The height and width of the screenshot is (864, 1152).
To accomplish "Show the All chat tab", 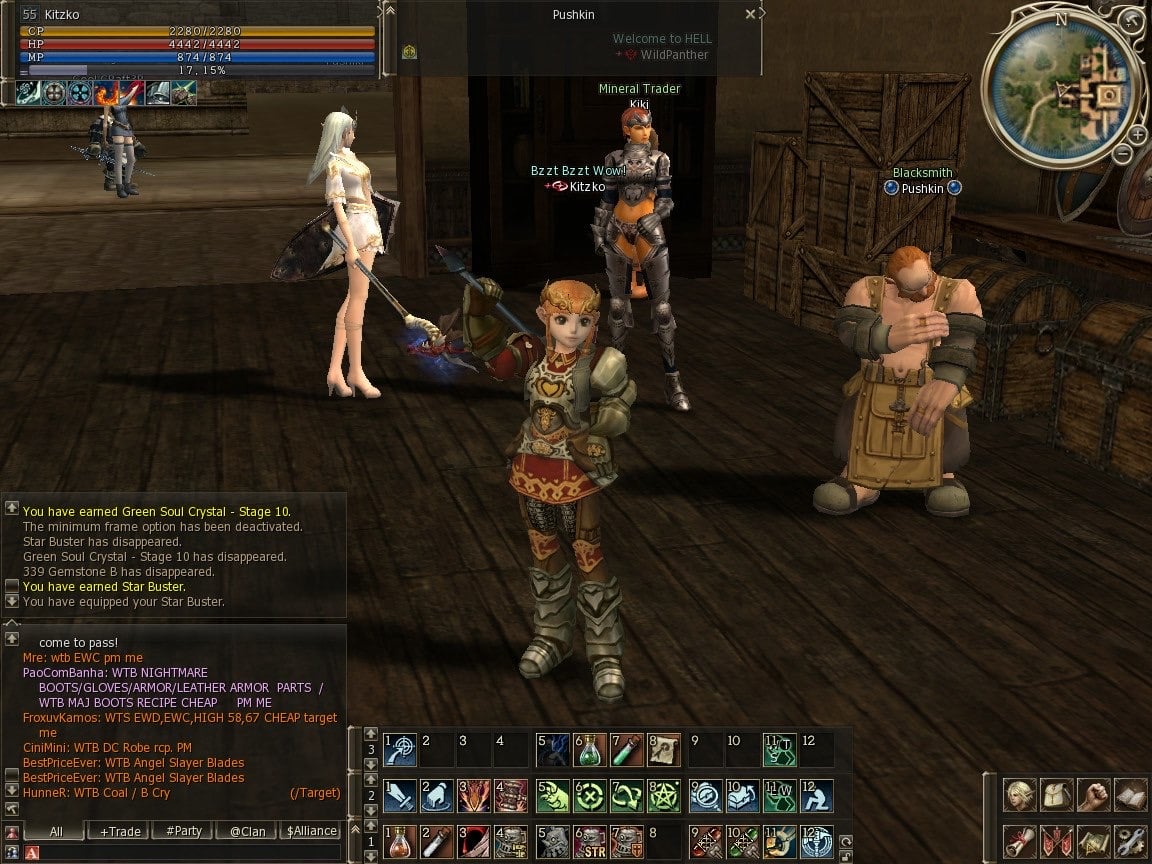I will click(55, 831).
